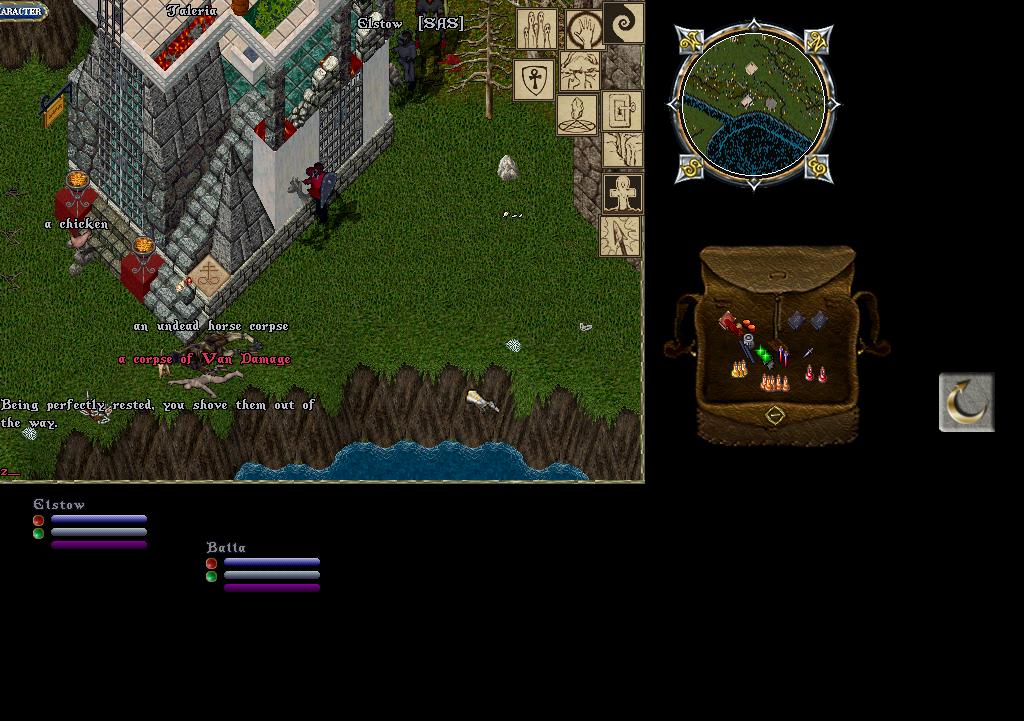Choose the yellow potions in the backpack
Viewport: 1024px width, 721px height.
coord(739,370)
